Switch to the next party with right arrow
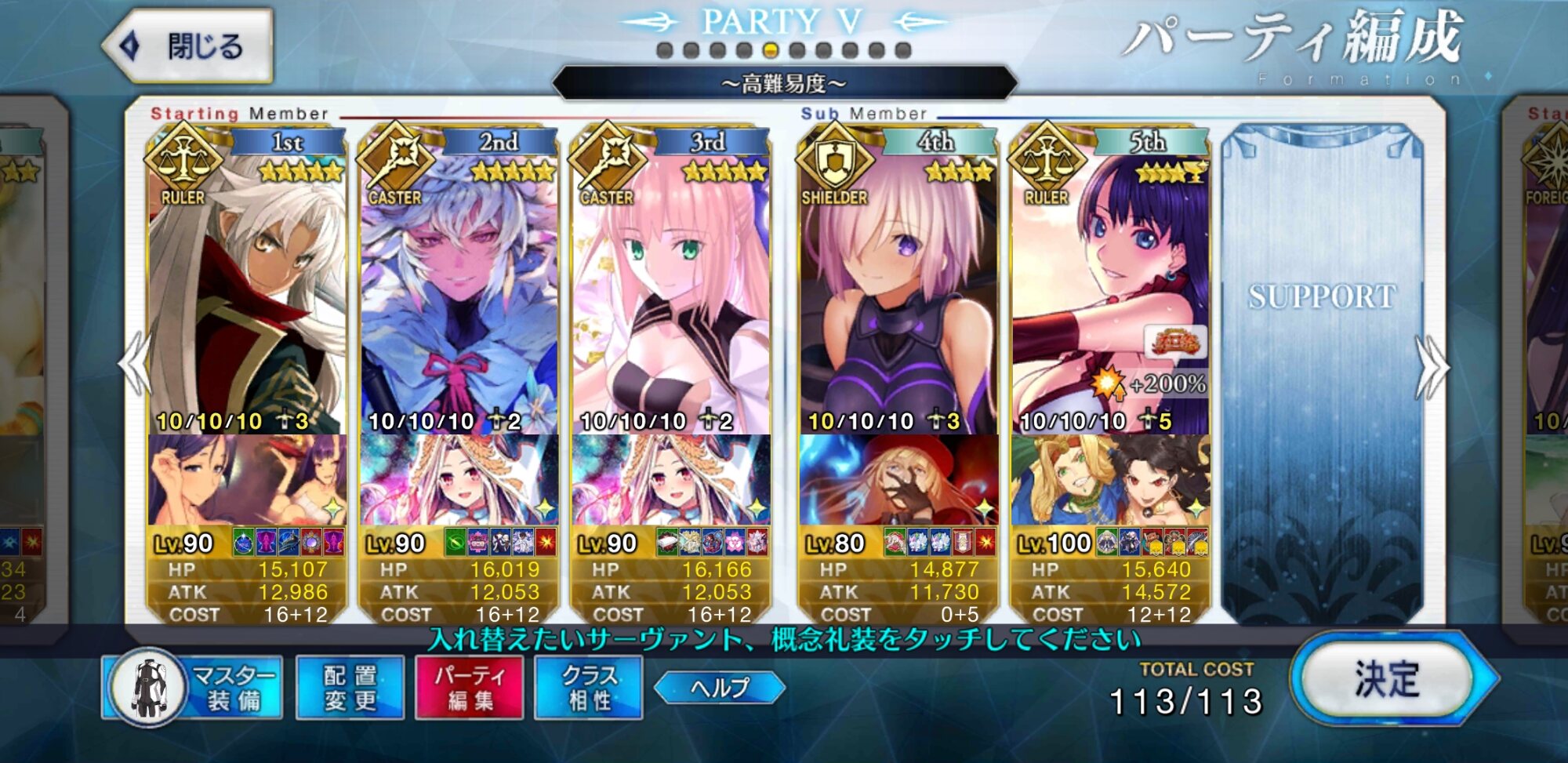Screen dimensions: 1568x763 (1432, 367)
